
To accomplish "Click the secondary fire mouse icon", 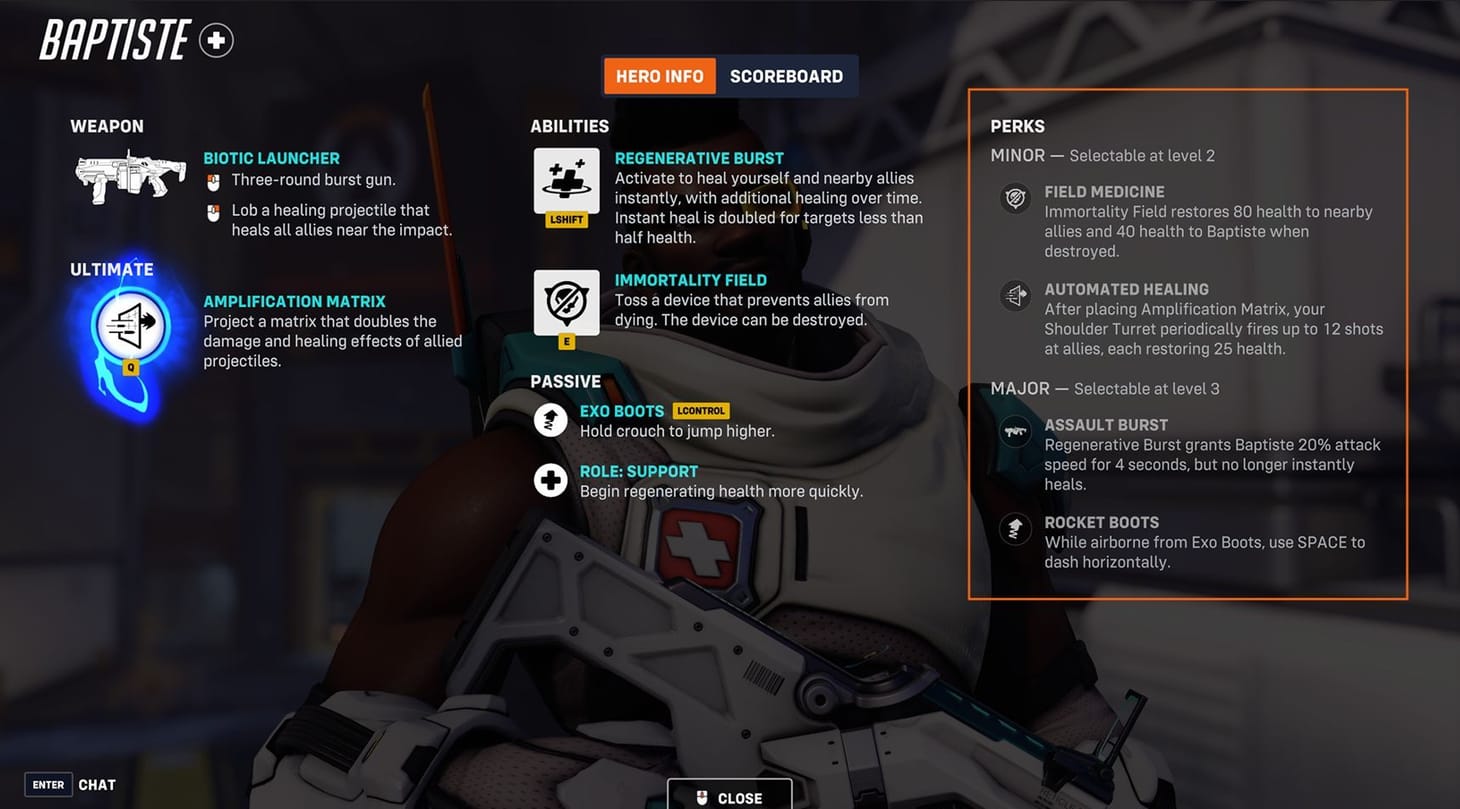I will pyautogui.click(x=213, y=212).
